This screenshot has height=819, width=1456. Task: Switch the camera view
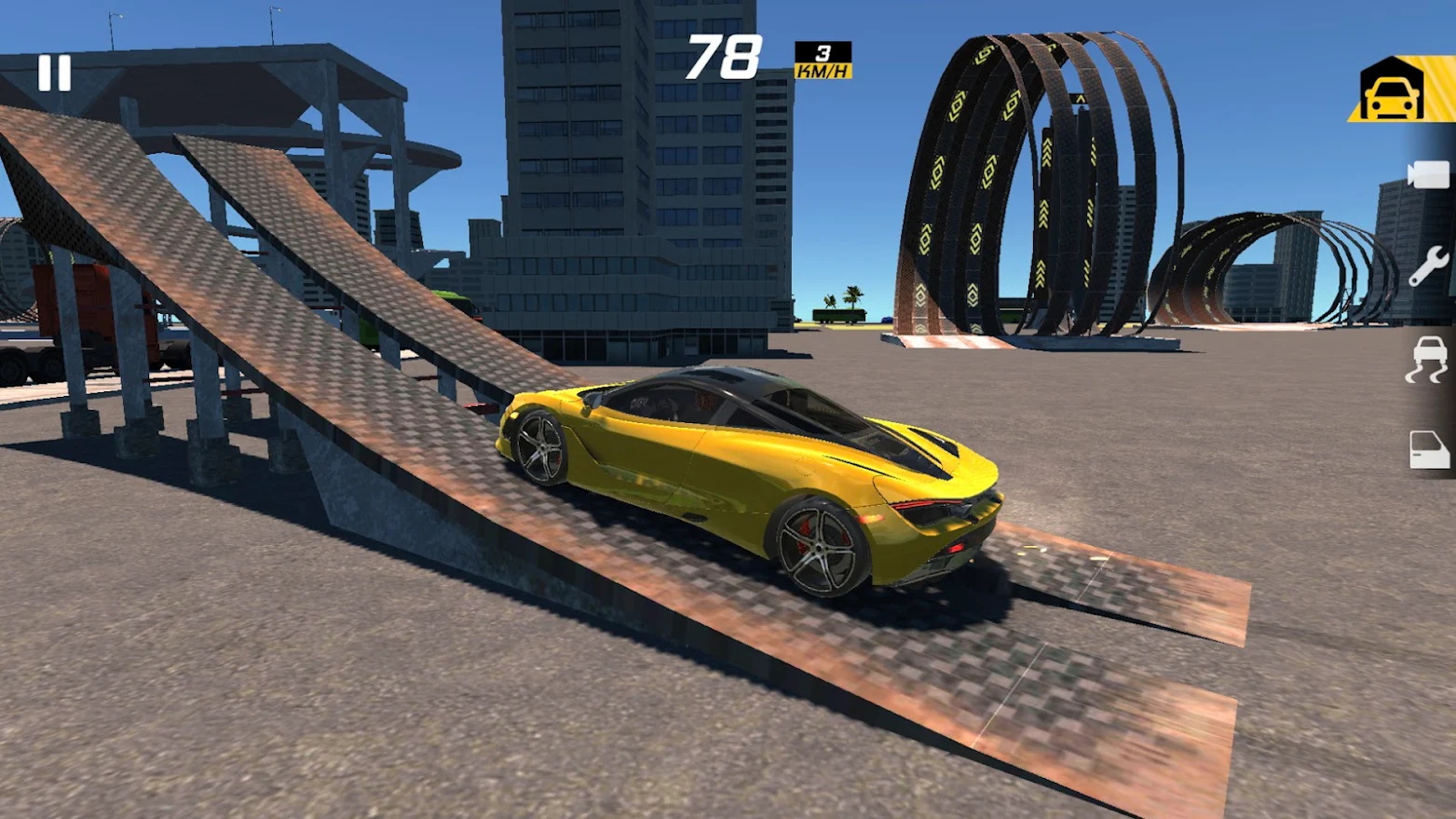(1427, 175)
